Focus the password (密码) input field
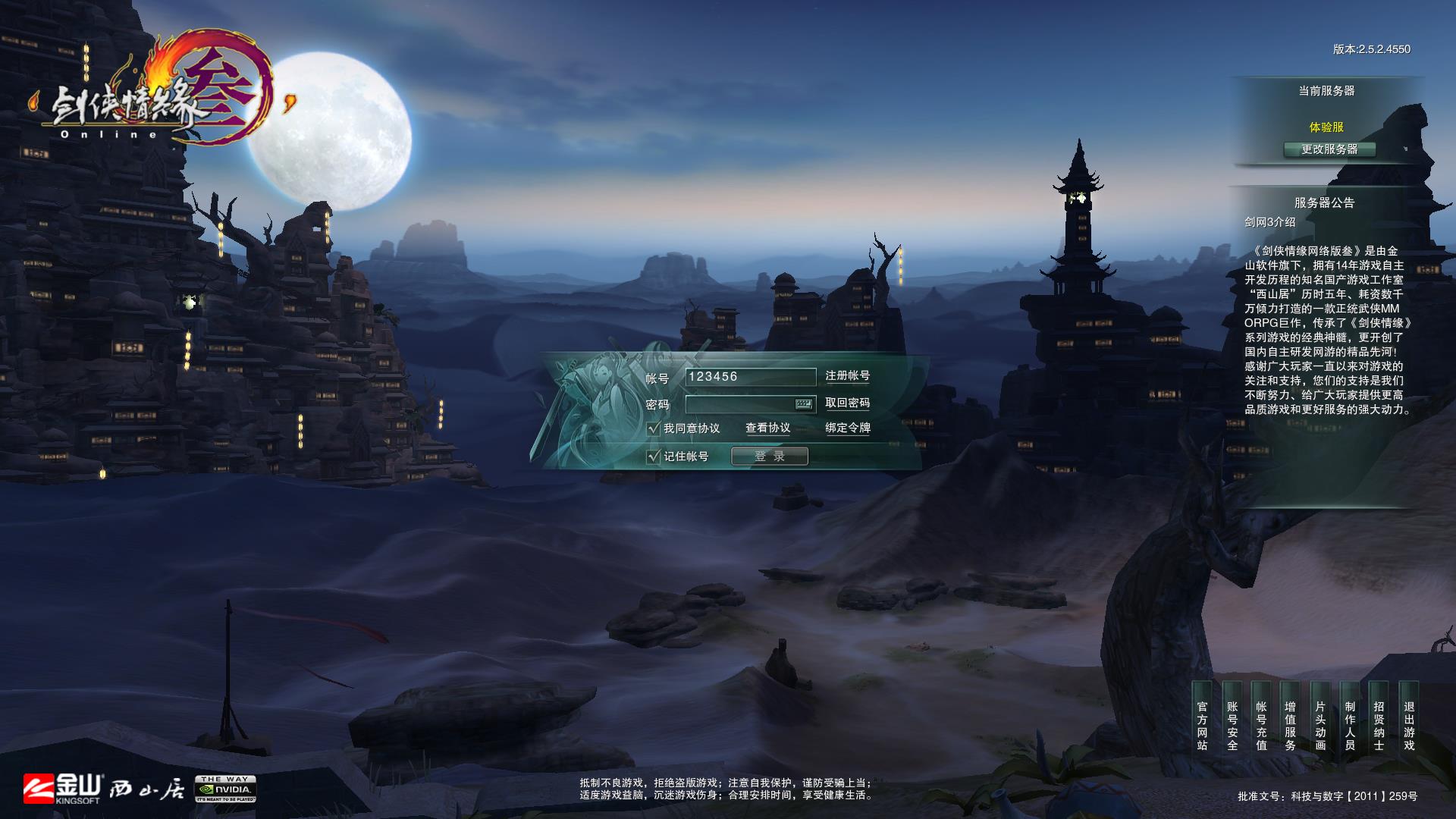Image resolution: width=1456 pixels, height=819 pixels. (739, 404)
